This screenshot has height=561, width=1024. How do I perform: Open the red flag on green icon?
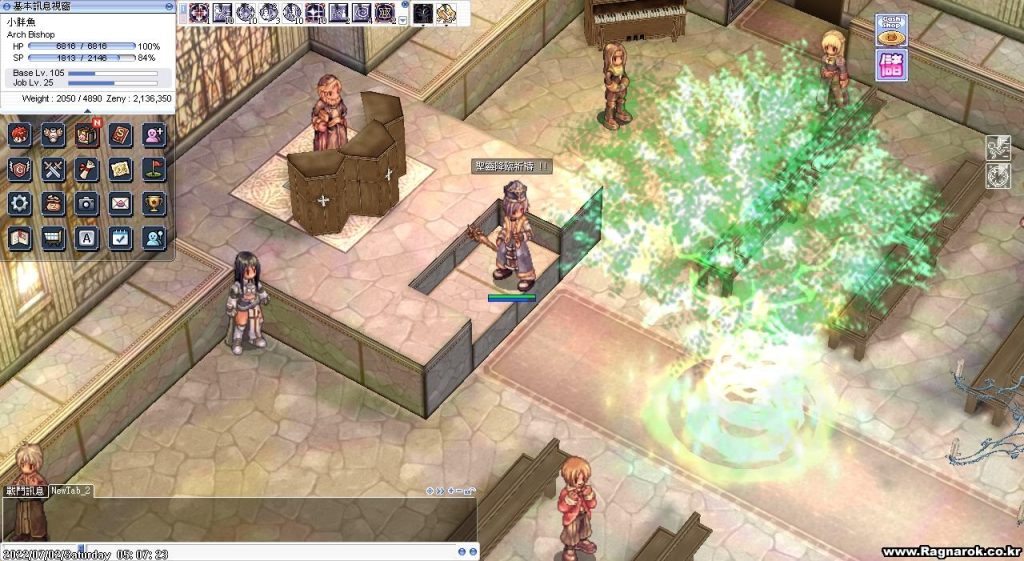pyautogui.click(x=153, y=170)
